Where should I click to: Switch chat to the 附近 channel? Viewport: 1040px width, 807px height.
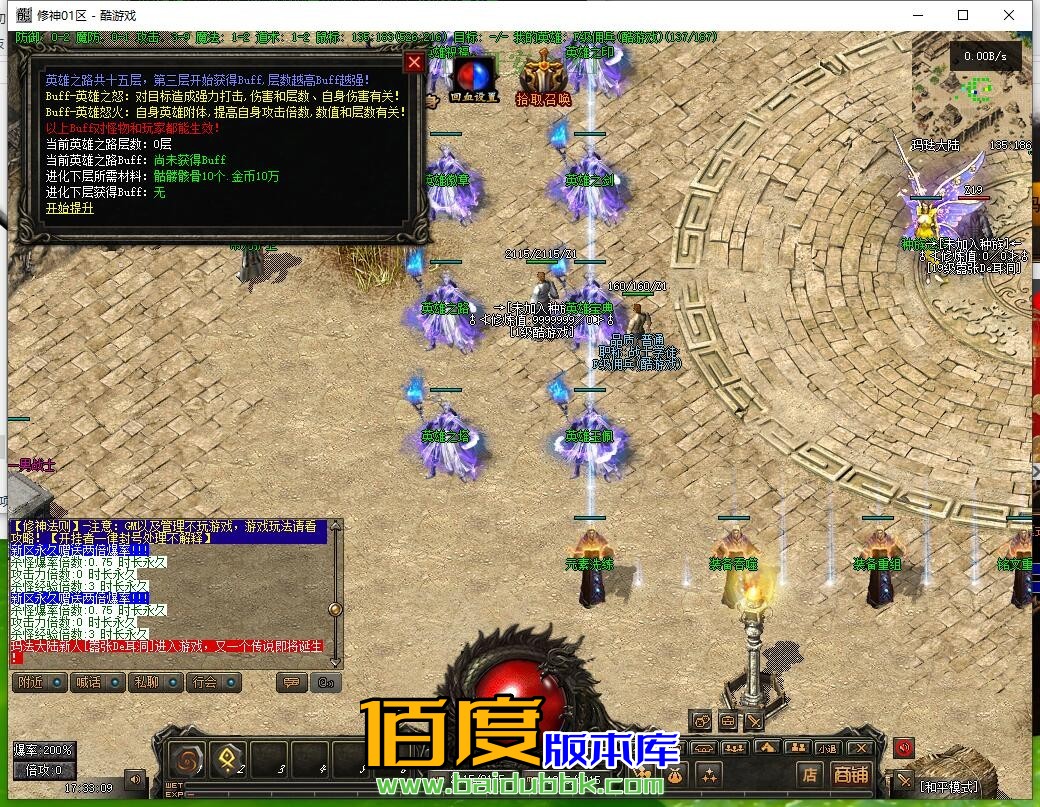35,683
